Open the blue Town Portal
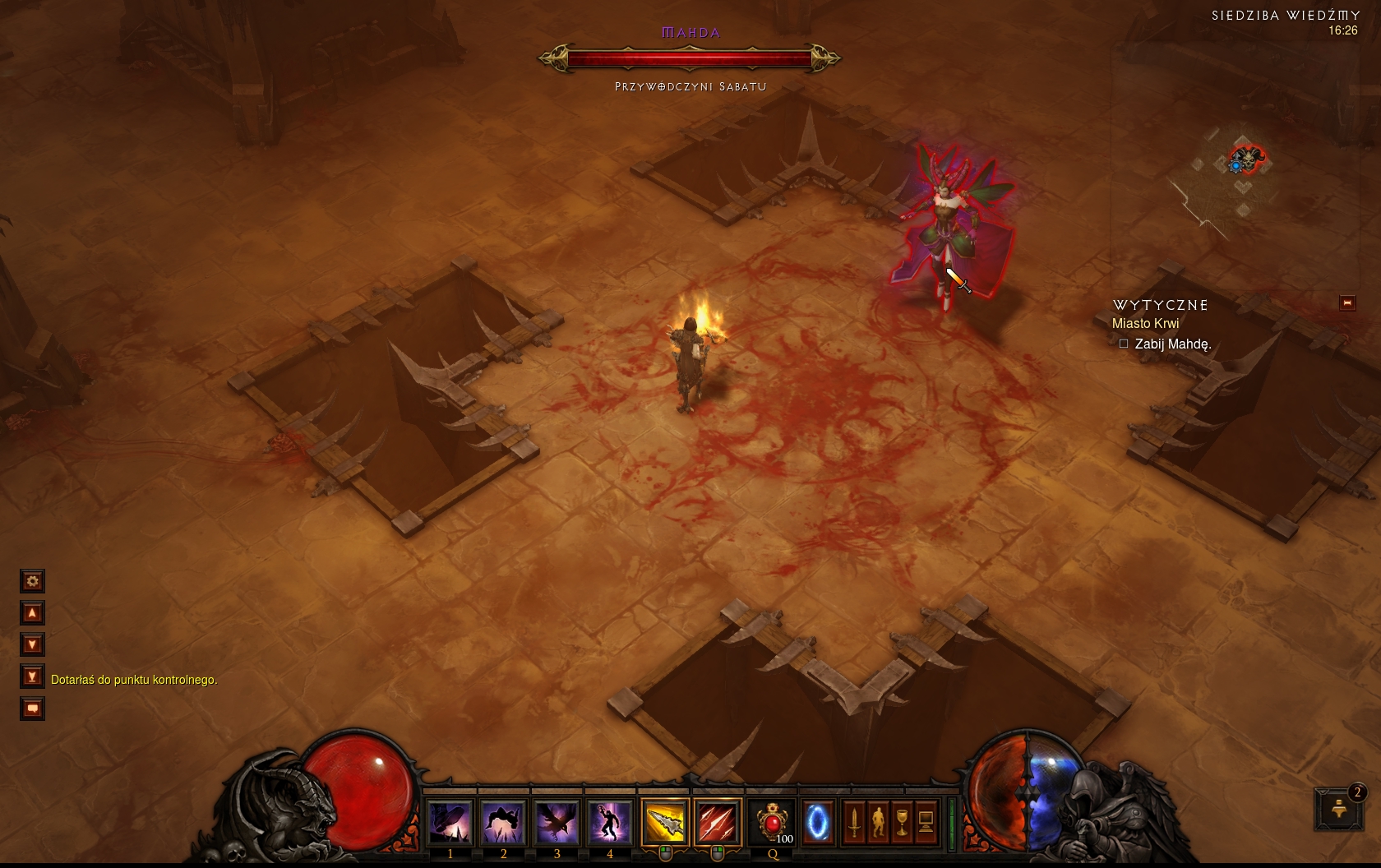 point(817,821)
